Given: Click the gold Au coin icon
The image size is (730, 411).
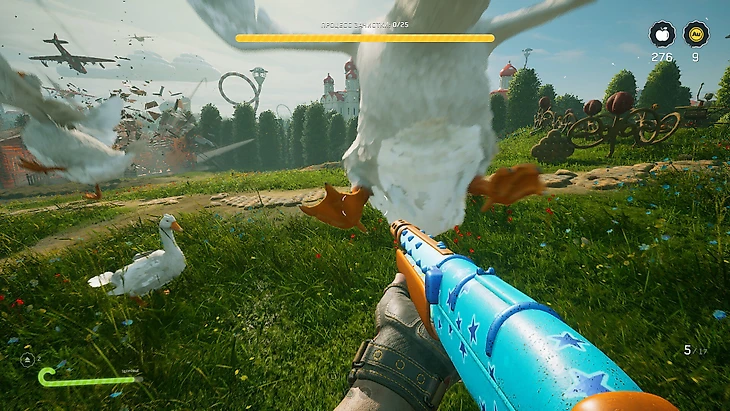Looking at the screenshot, I should click(x=696, y=34).
